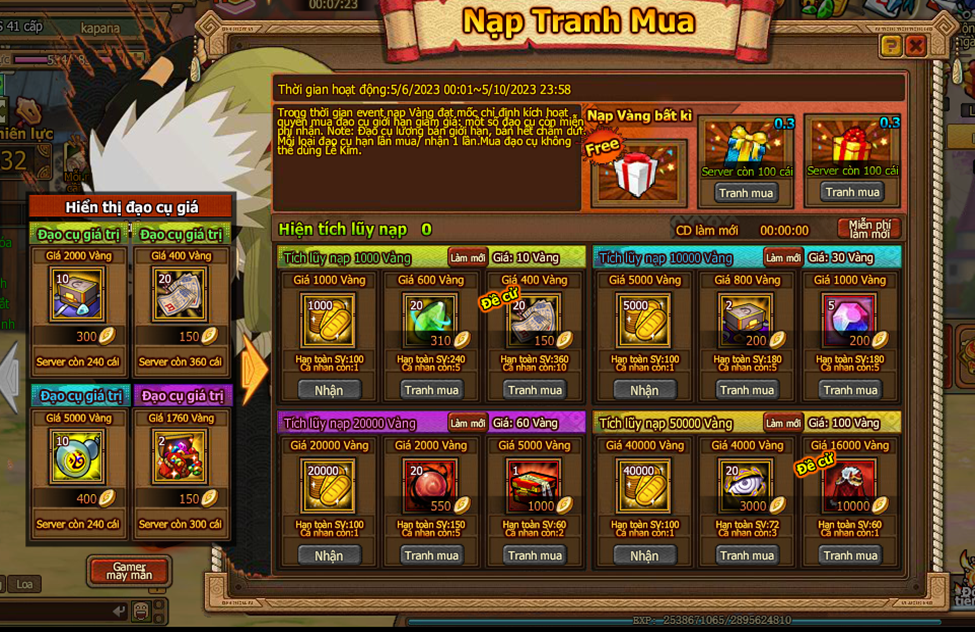Screen dimensions: 975x632
Task: Tranh mua the item priced 3000 gold
Action: pos(747,555)
